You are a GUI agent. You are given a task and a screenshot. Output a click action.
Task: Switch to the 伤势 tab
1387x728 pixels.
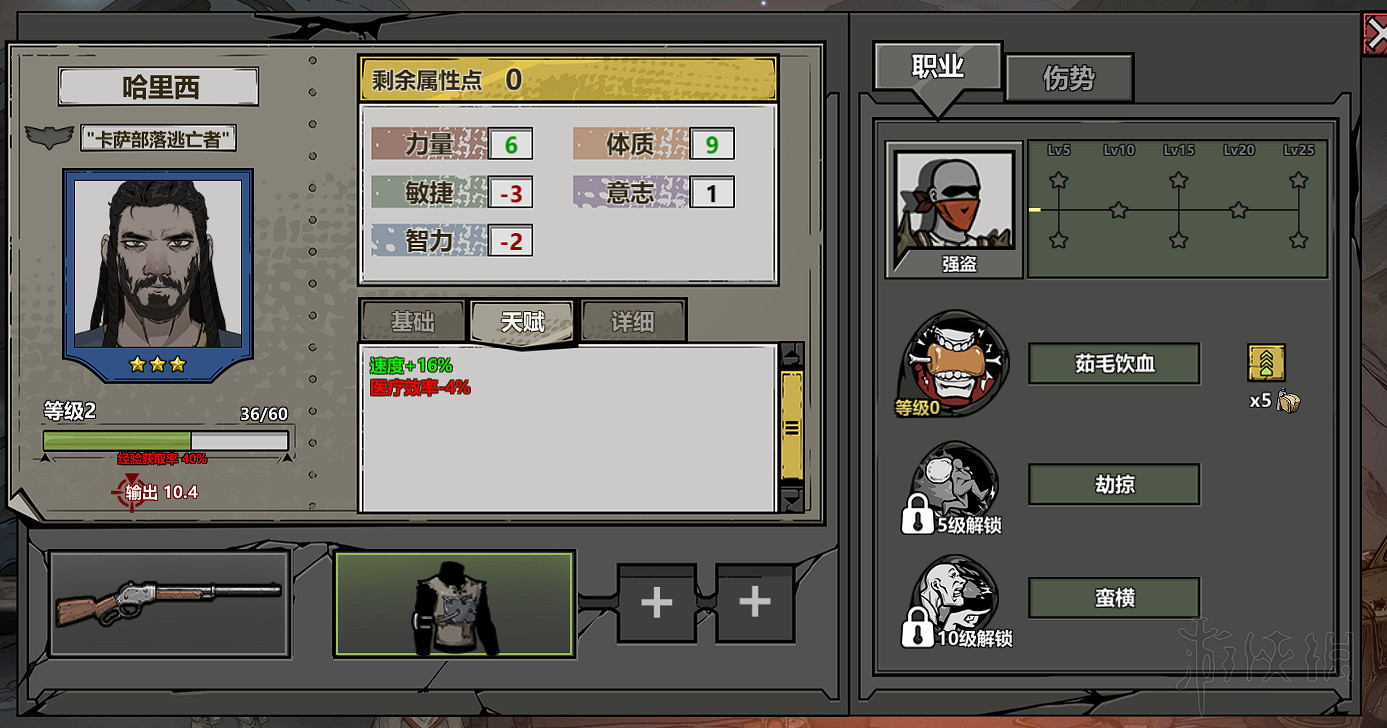[1069, 77]
